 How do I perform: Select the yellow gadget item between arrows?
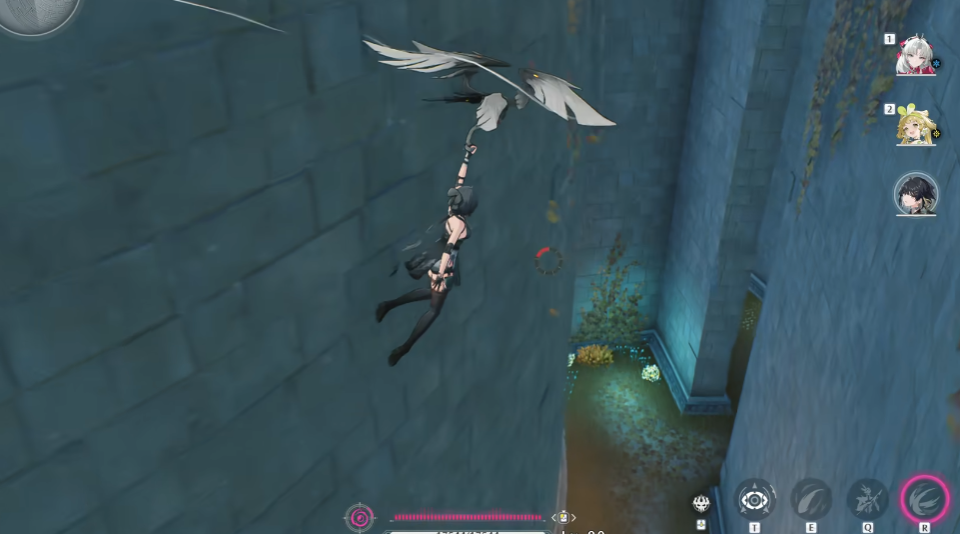(564, 517)
